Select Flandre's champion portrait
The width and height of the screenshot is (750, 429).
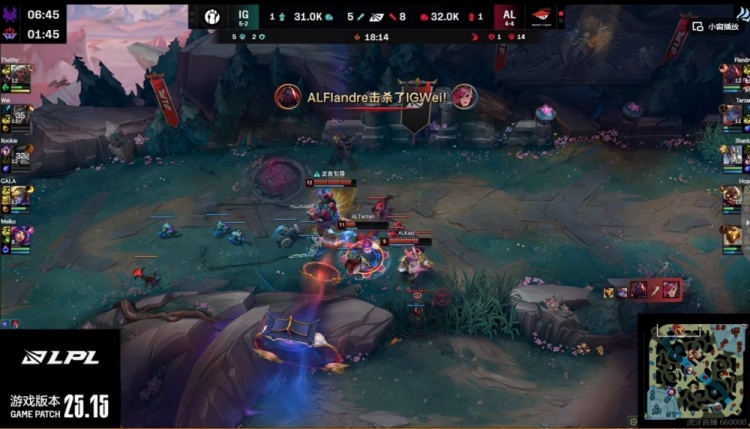coord(731,74)
